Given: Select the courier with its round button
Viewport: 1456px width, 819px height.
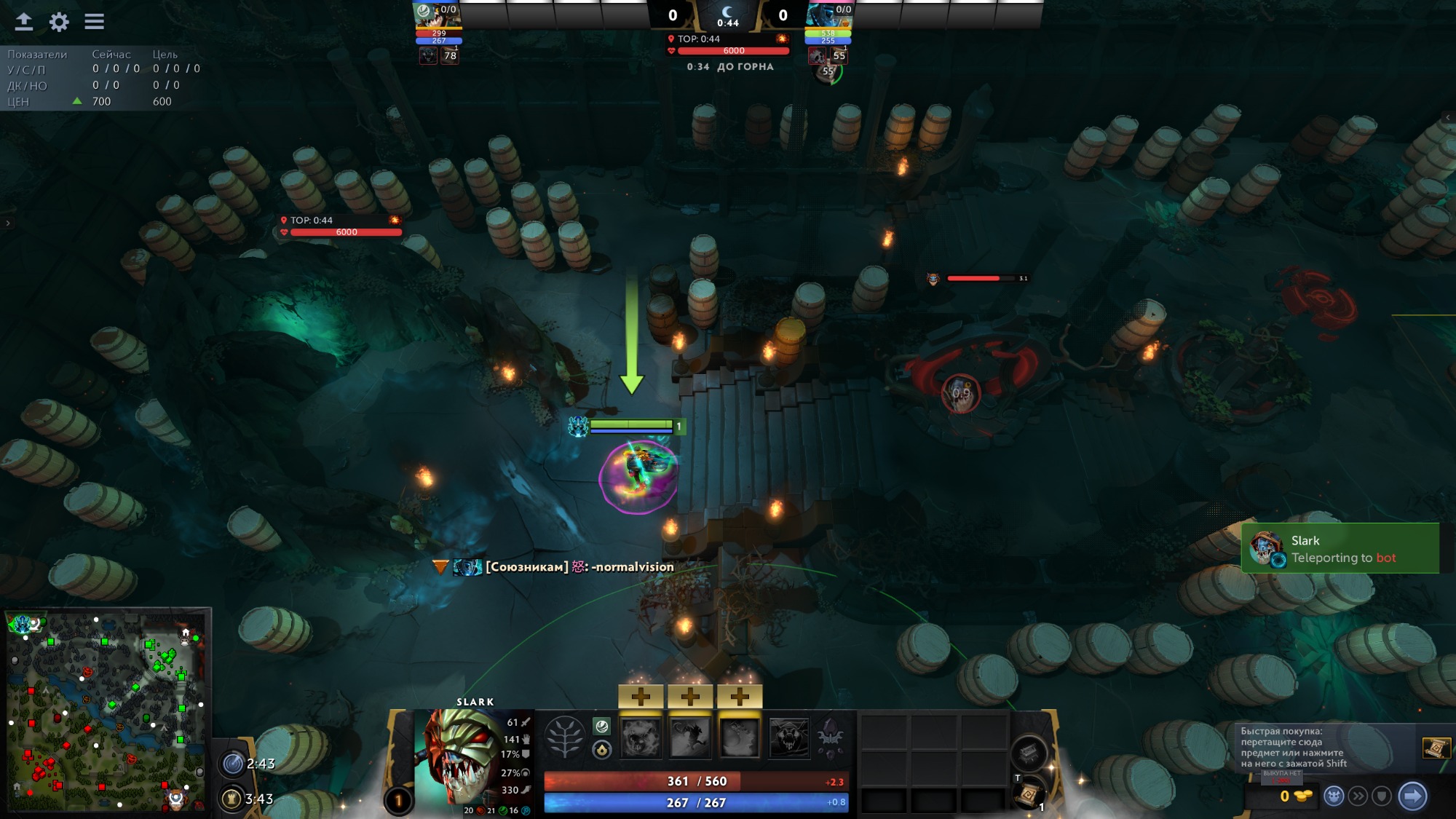Looking at the screenshot, I should click(1334, 796).
